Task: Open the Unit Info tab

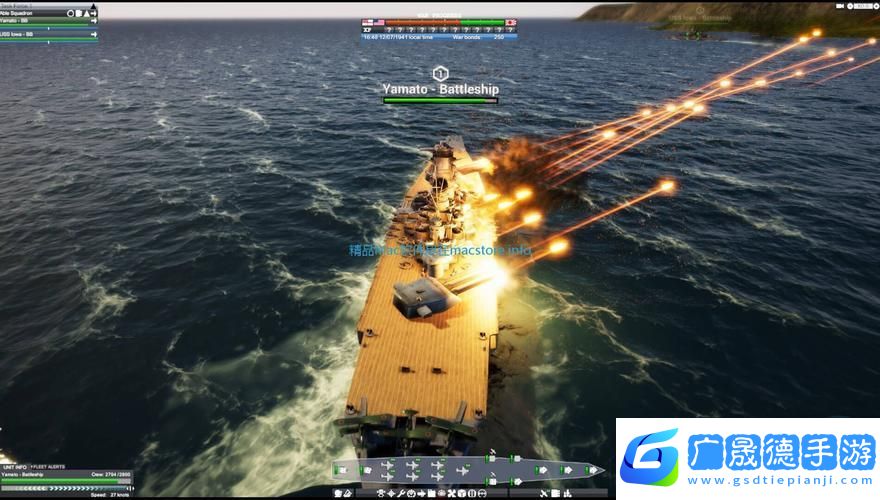Action: (x=14, y=466)
